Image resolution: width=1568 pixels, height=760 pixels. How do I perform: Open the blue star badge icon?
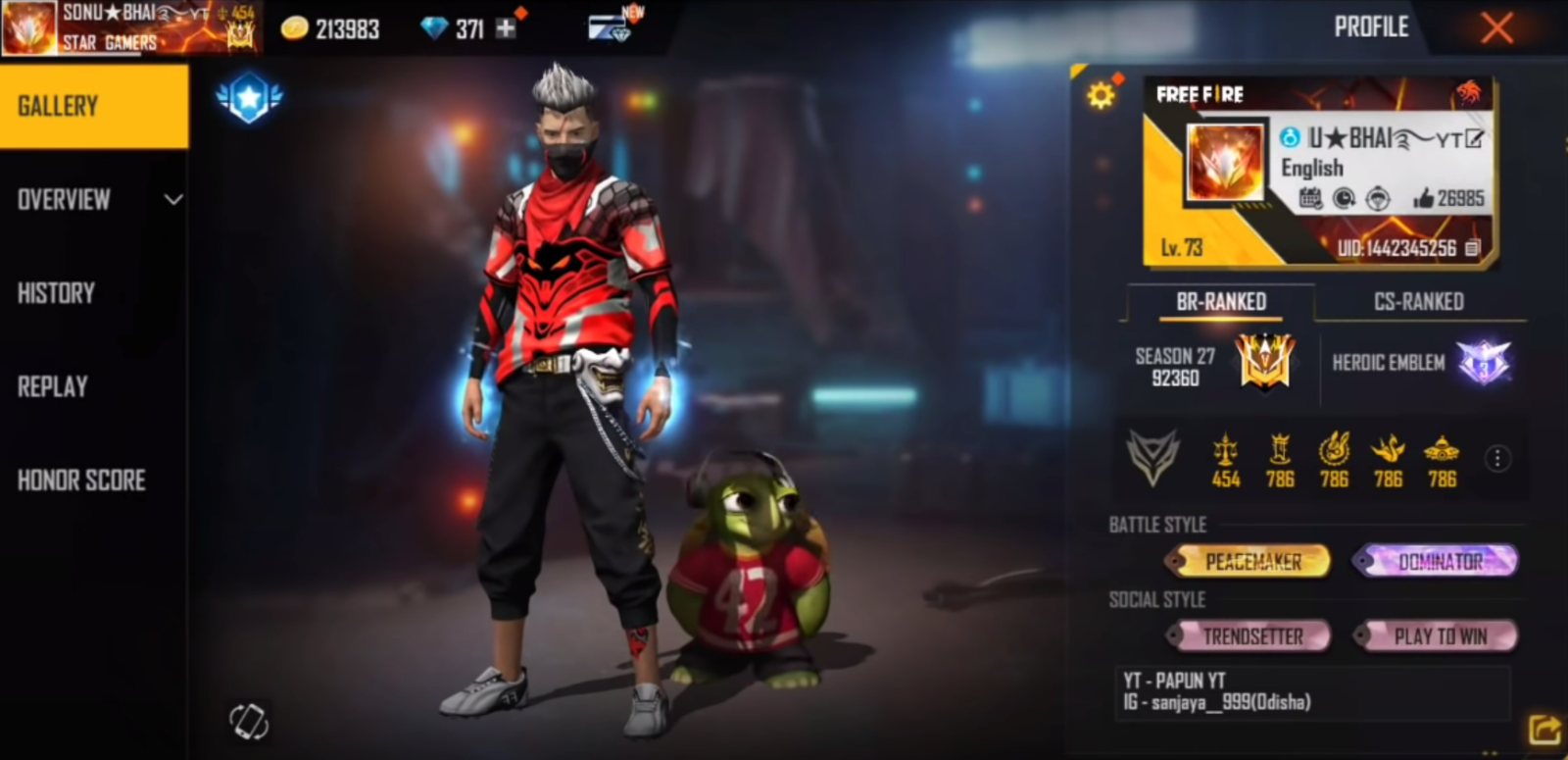[x=249, y=97]
